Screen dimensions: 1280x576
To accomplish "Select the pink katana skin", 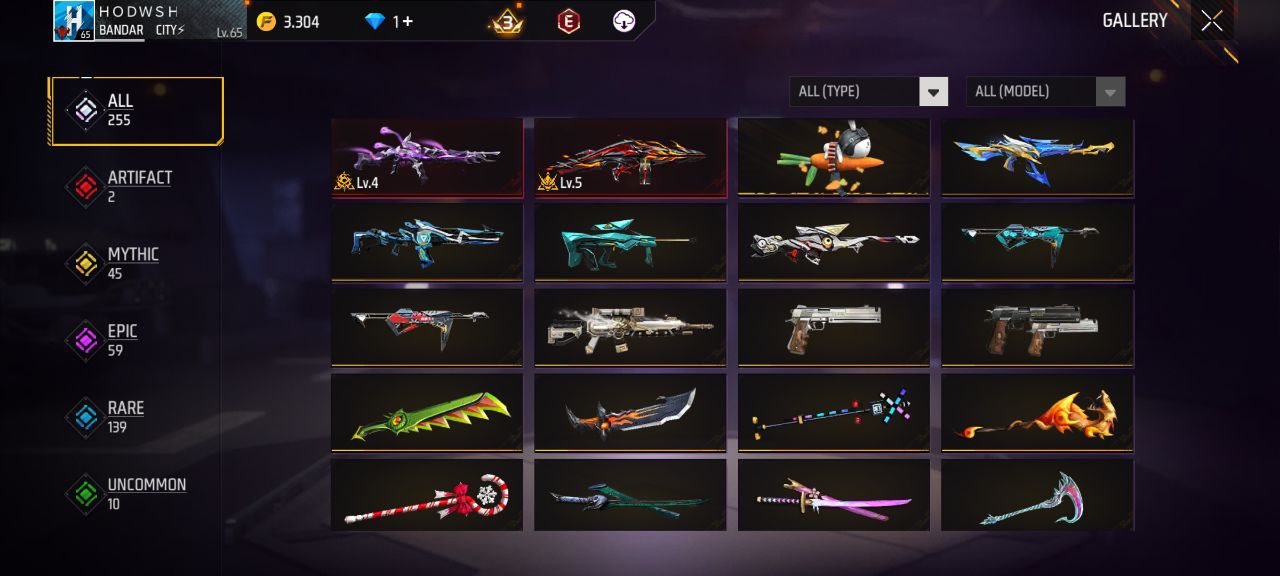I will [x=833, y=495].
